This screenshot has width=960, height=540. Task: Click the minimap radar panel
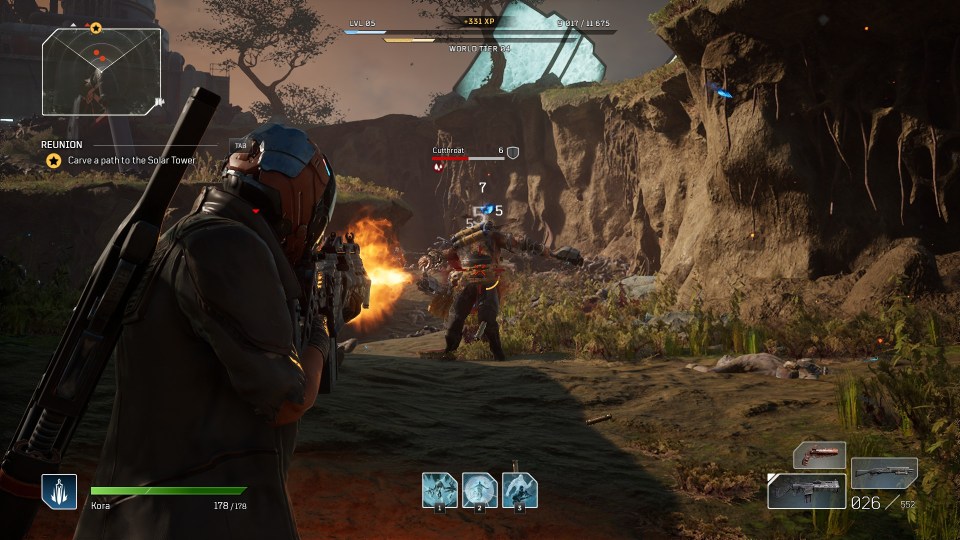(x=101, y=72)
